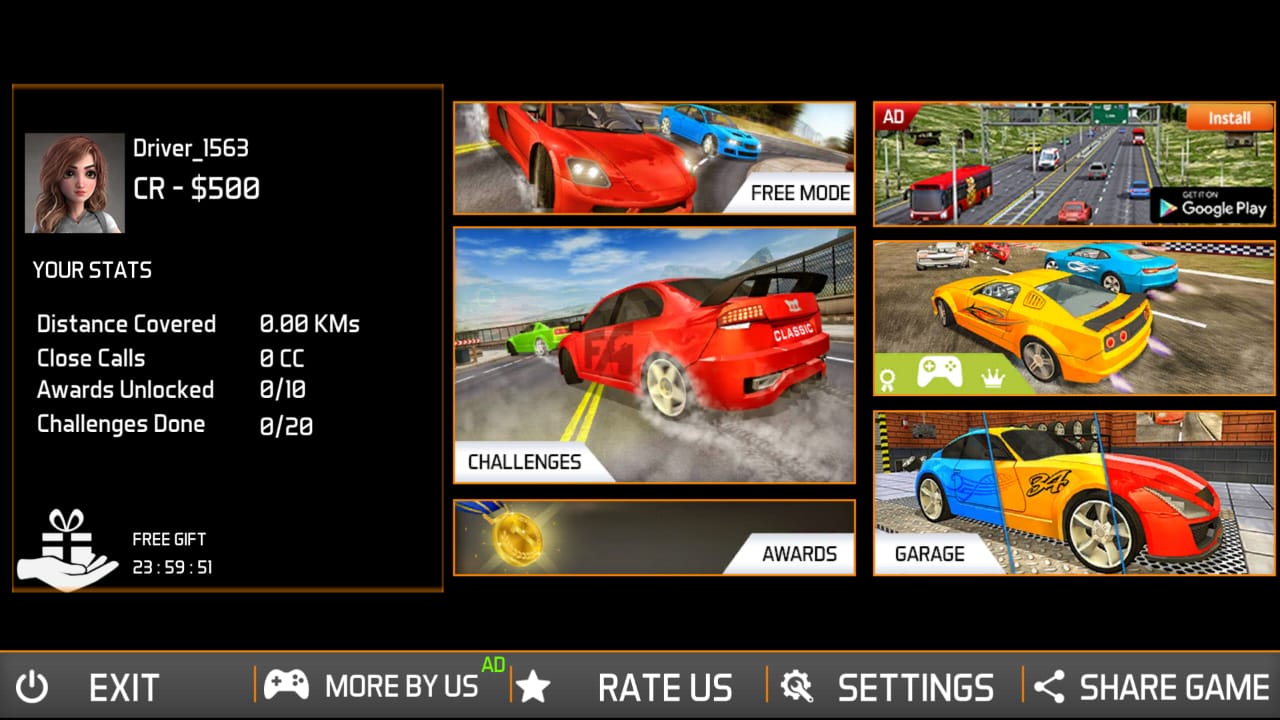Click the power icon to exit
1280x720 pixels.
pyautogui.click(x=30, y=686)
